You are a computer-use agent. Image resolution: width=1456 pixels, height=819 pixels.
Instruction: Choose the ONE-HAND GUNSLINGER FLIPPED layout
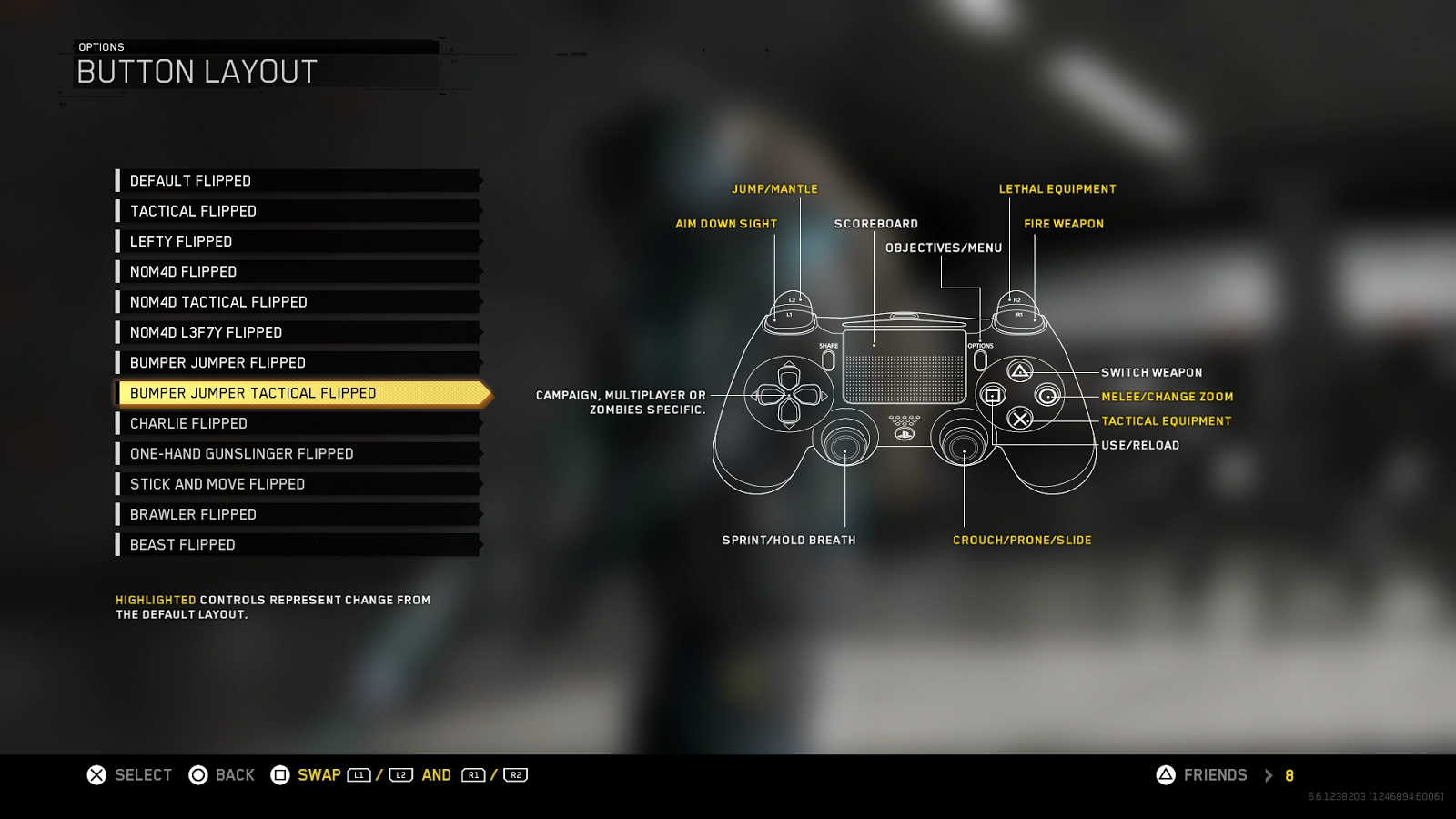(241, 453)
